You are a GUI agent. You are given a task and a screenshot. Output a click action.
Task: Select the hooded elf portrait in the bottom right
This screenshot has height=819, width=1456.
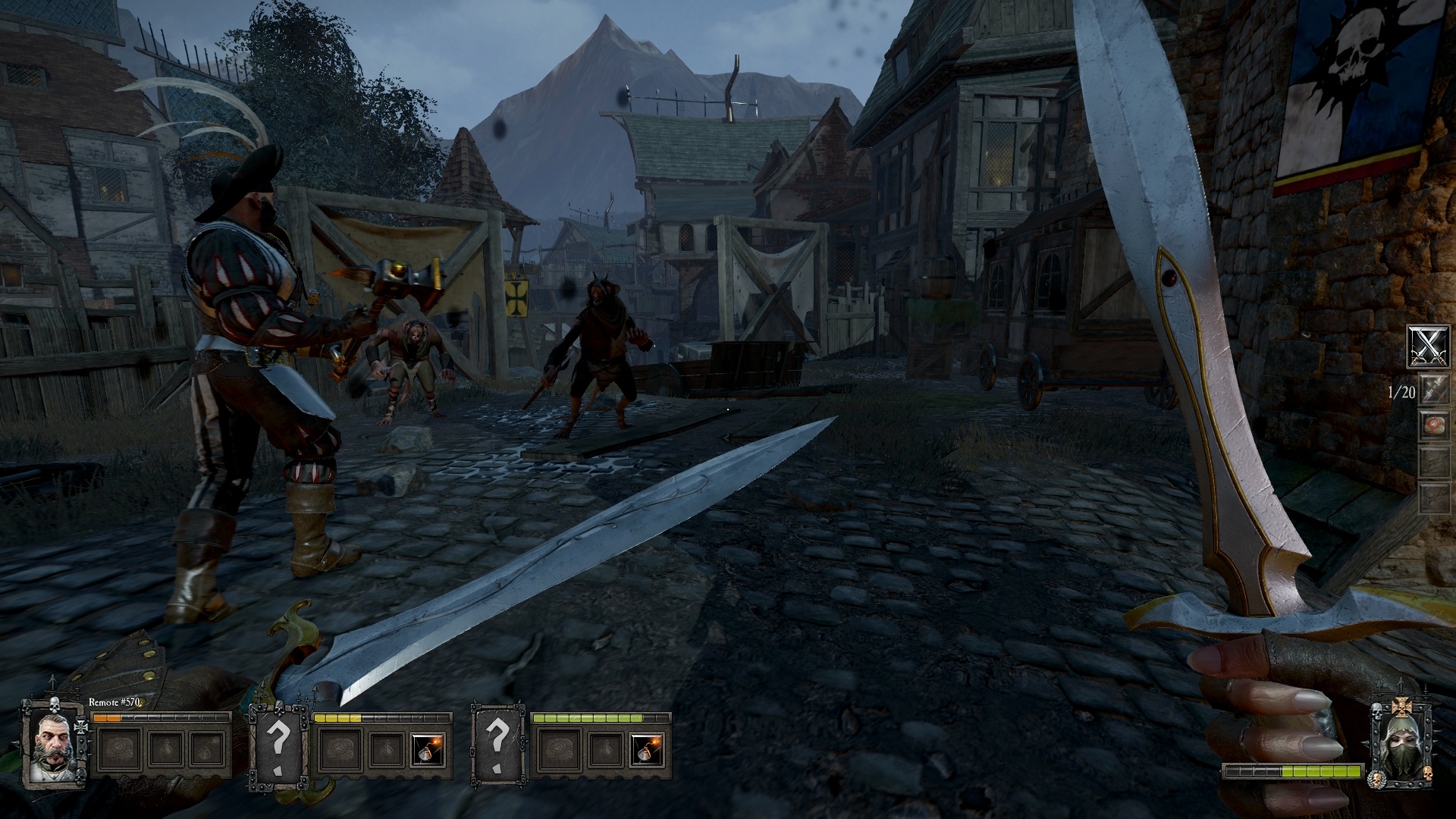coord(1400,745)
